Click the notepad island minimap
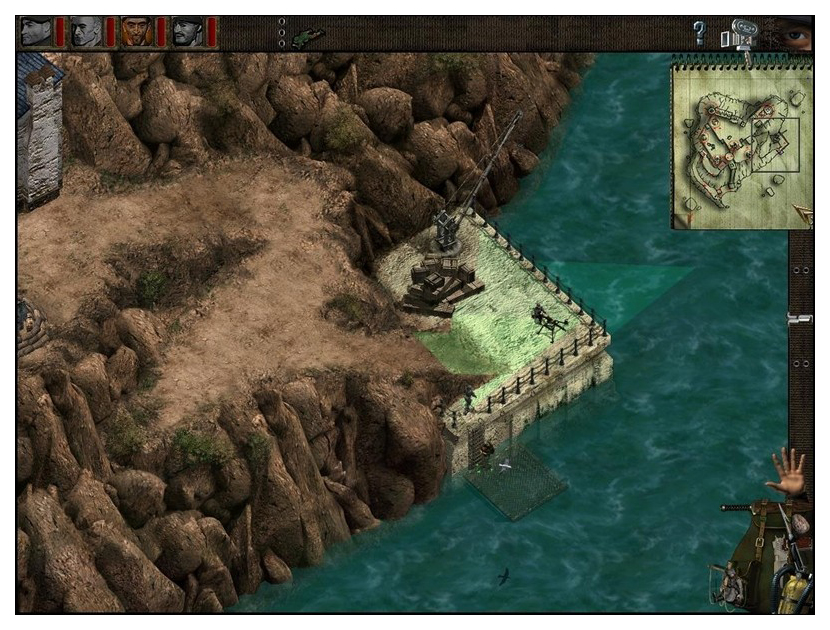830x630 pixels. point(735,143)
